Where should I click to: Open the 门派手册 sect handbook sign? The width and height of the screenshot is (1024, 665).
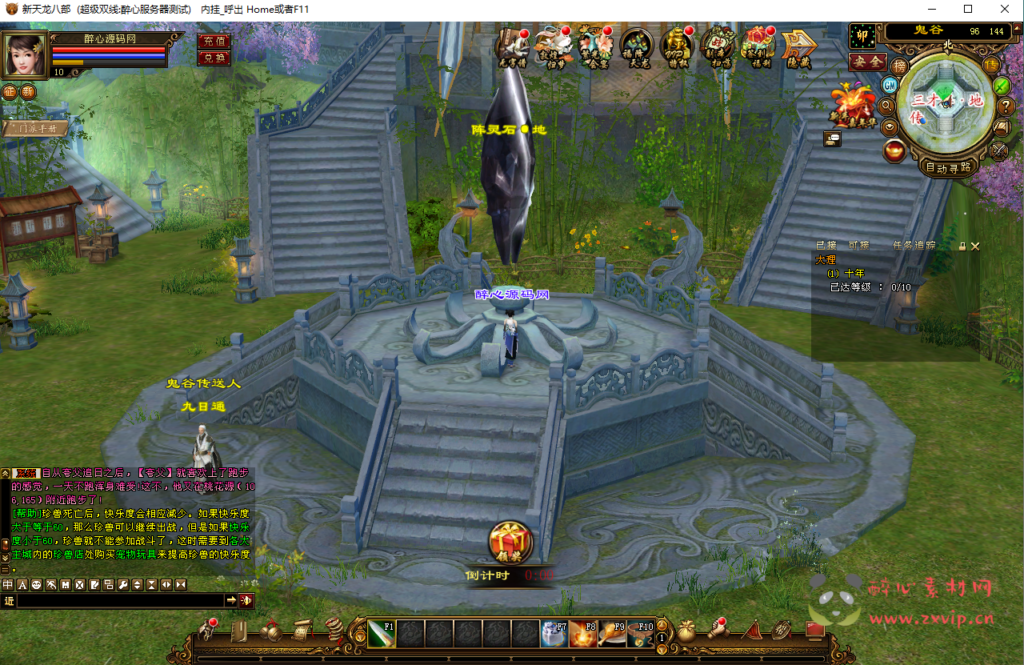pos(35,128)
